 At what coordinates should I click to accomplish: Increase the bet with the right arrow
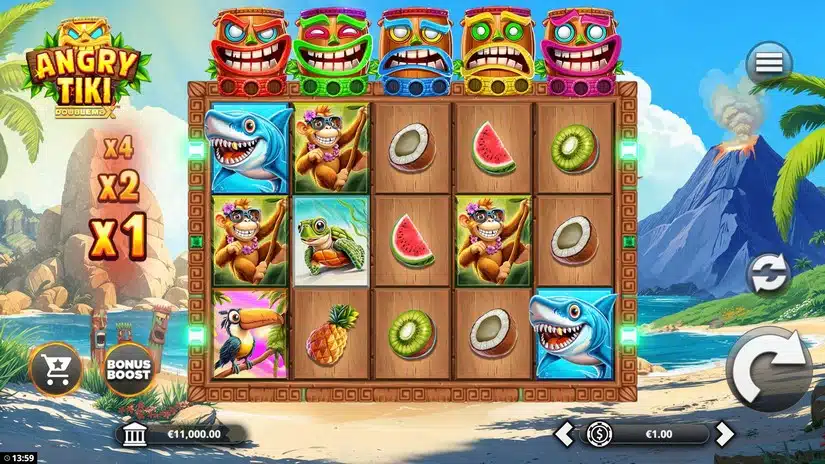[725, 434]
